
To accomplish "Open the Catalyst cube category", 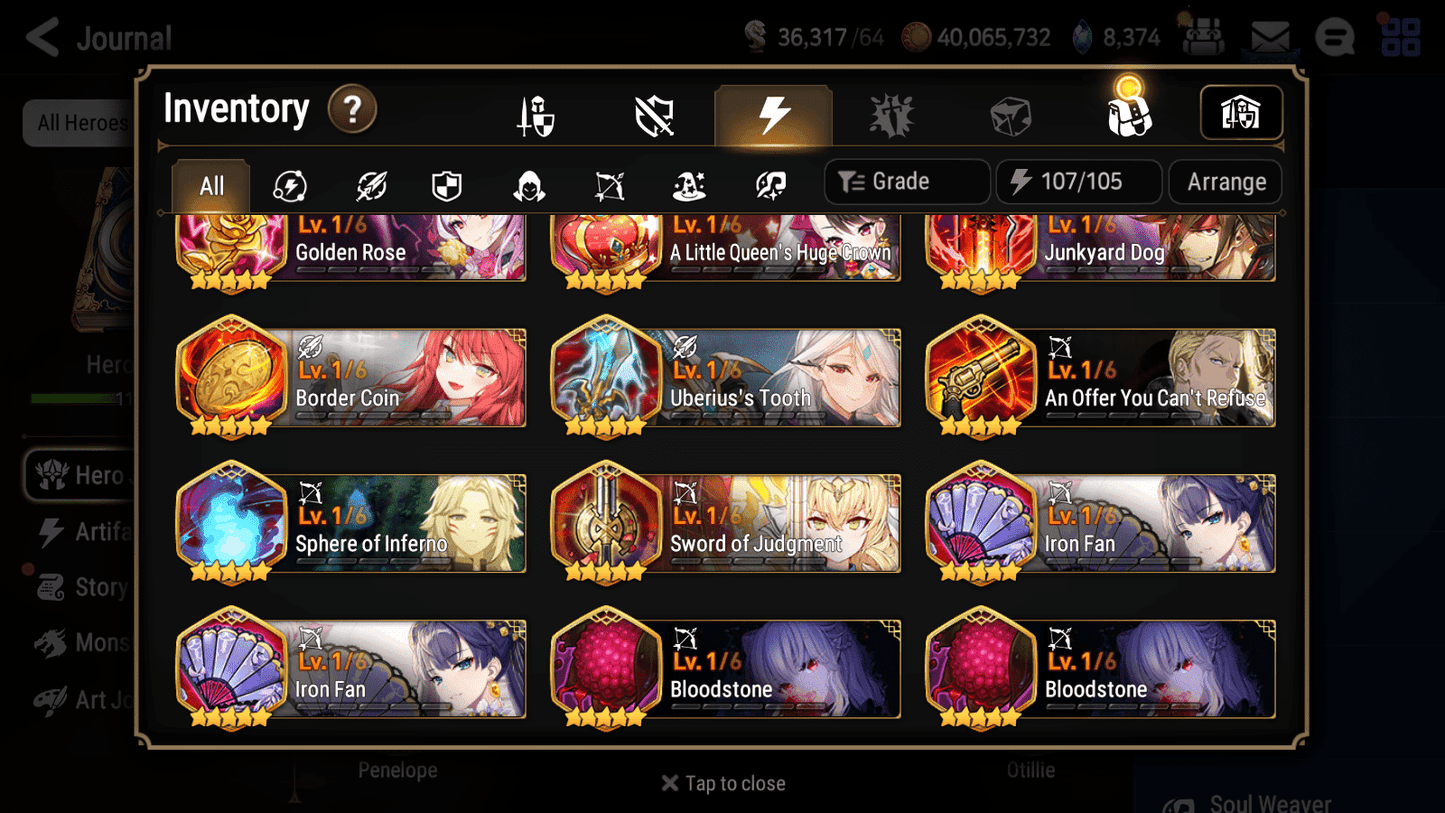I will (x=1011, y=114).
